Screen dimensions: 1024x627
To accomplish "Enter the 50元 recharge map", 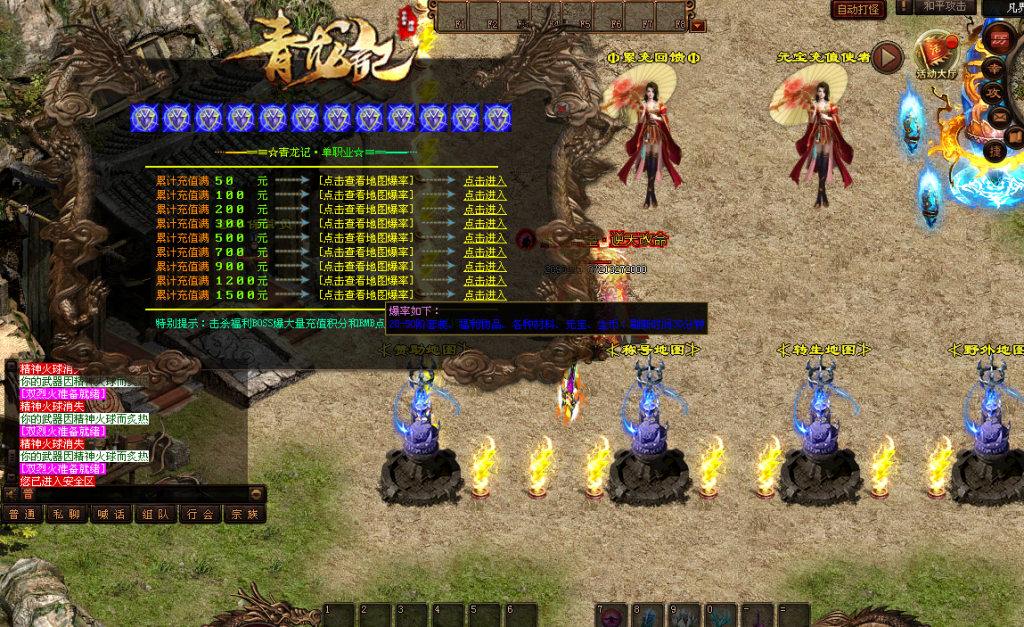I will point(485,181).
